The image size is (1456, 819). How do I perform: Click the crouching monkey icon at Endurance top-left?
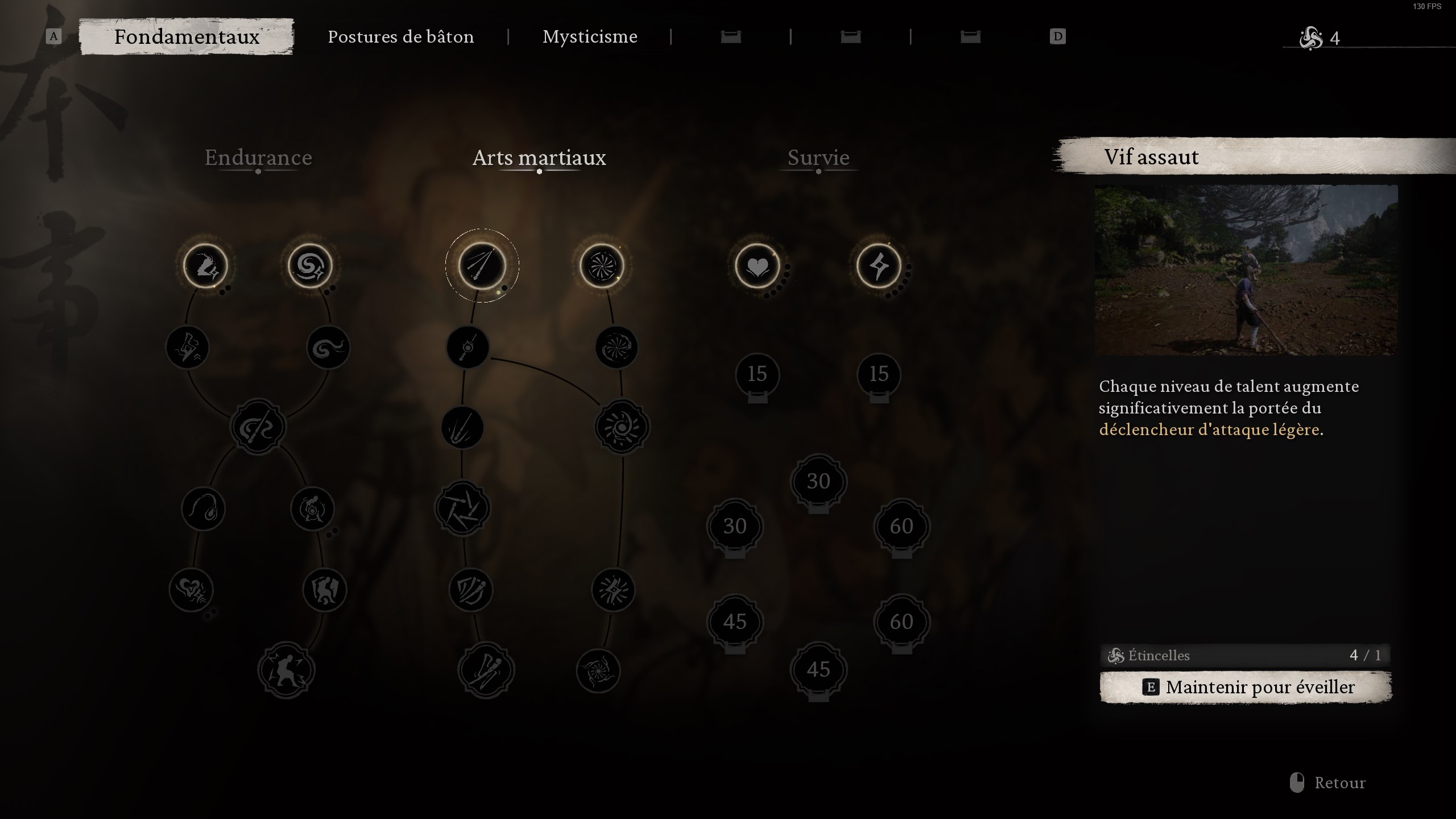click(205, 266)
